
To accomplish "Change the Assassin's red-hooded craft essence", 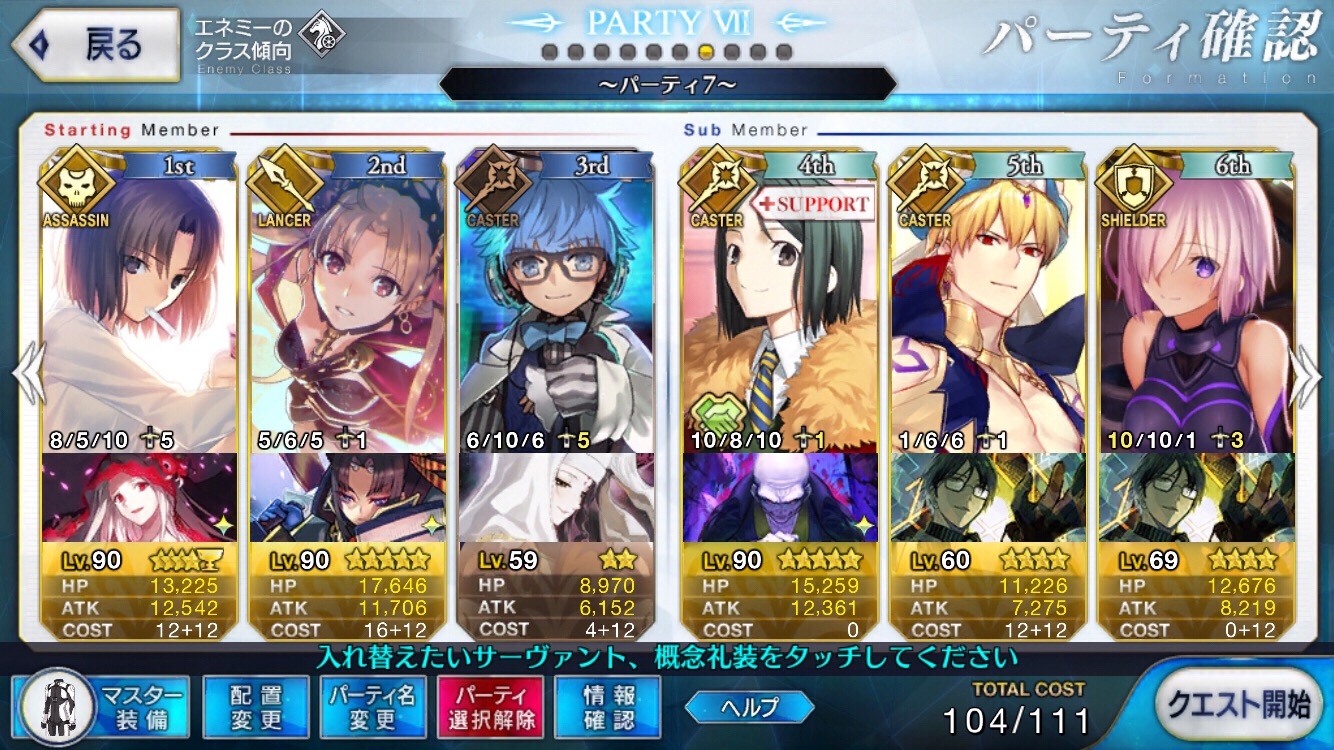I will (140, 497).
